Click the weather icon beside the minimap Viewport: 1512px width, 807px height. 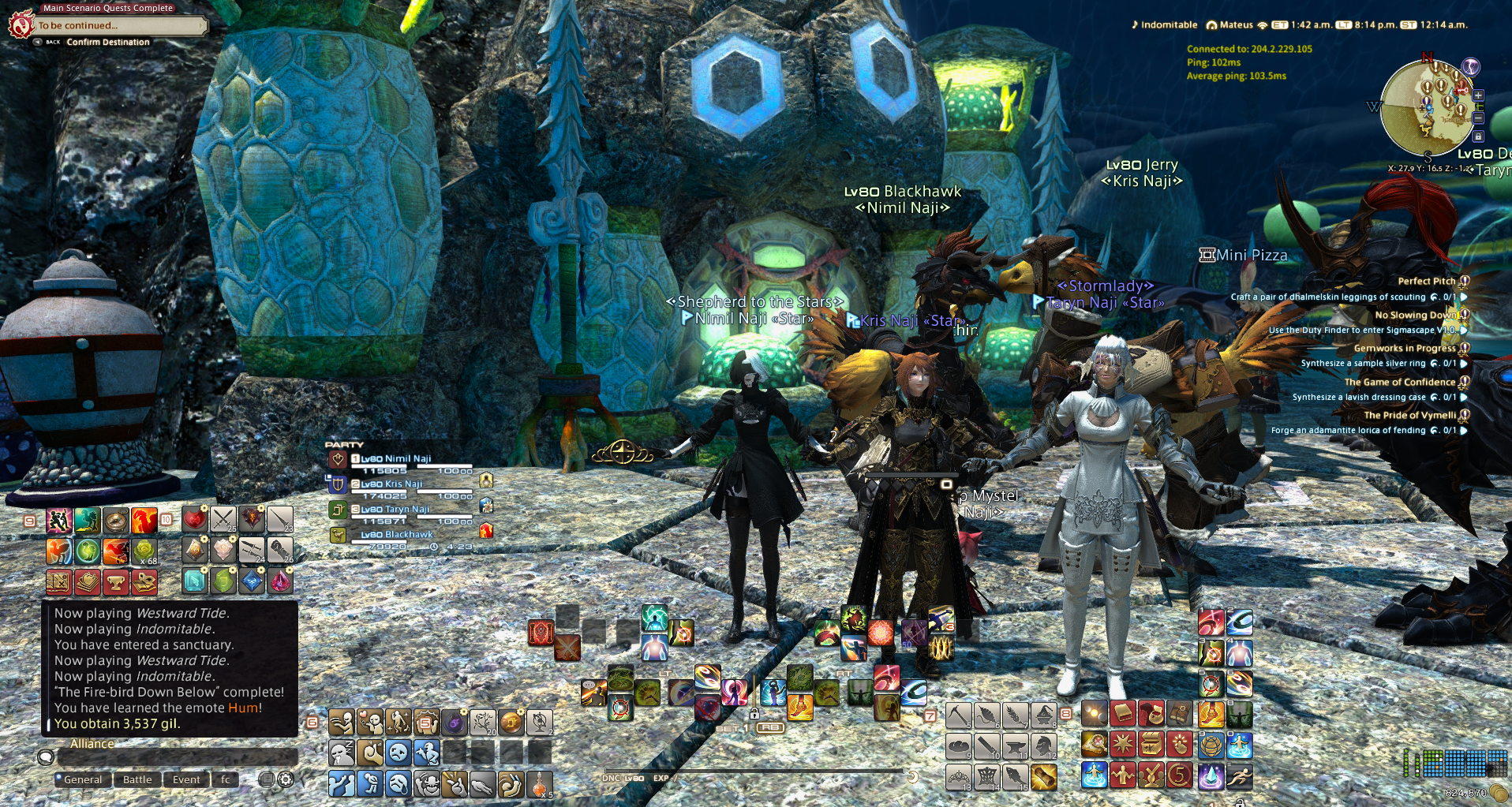pyautogui.click(x=1470, y=66)
